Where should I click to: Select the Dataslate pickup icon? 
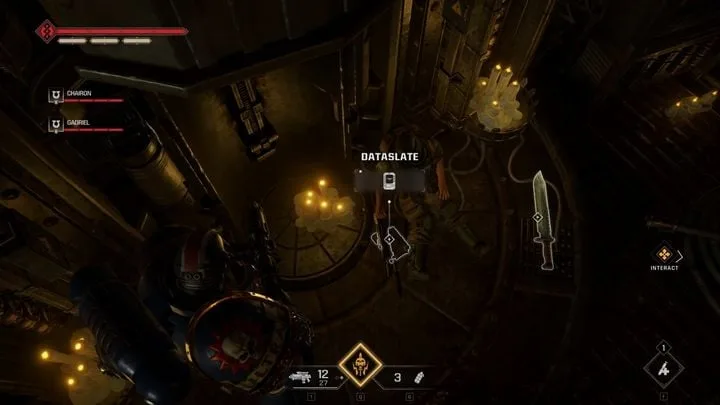tap(390, 180)
